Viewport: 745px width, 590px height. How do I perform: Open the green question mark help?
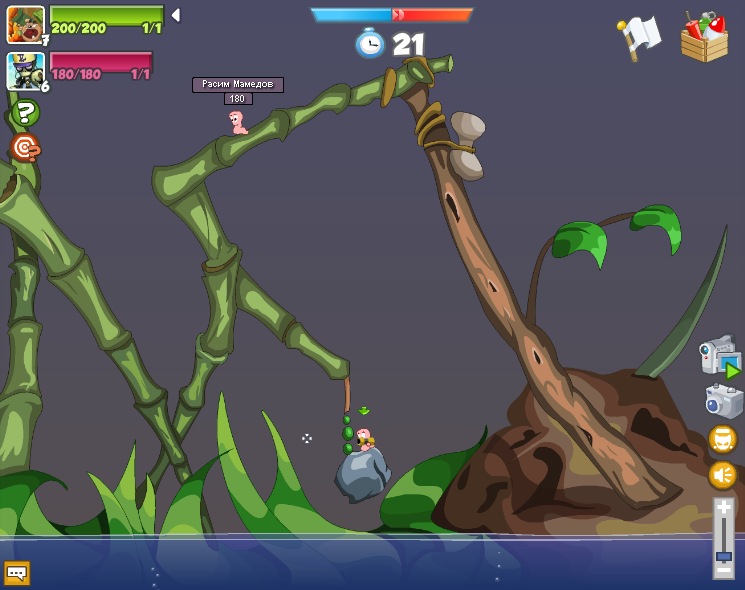[25, 112]
